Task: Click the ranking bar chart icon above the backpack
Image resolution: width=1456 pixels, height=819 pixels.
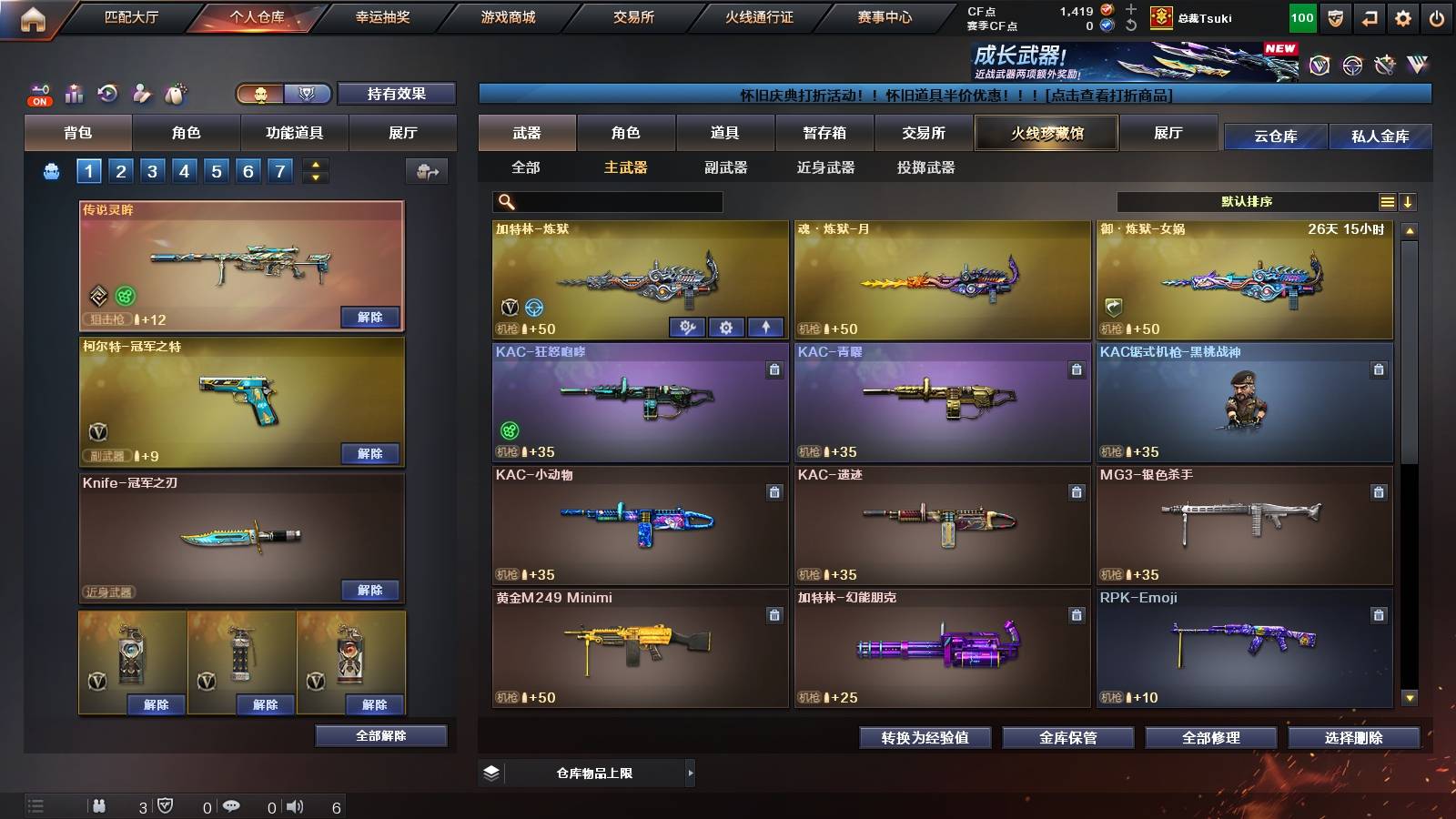Action: (73, 92)
